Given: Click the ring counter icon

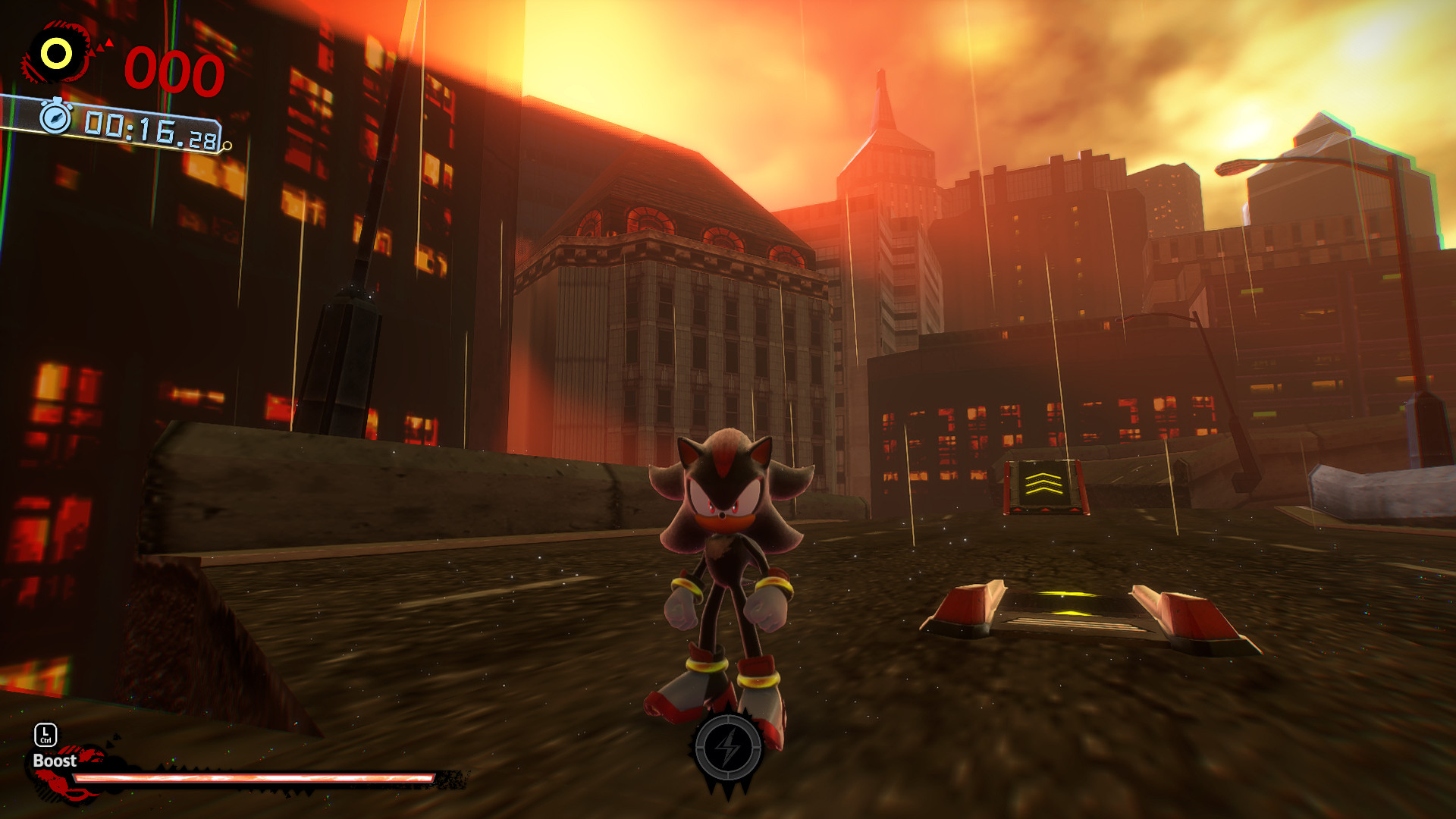Looking at the screenshot, I should (x=55, y=53).
